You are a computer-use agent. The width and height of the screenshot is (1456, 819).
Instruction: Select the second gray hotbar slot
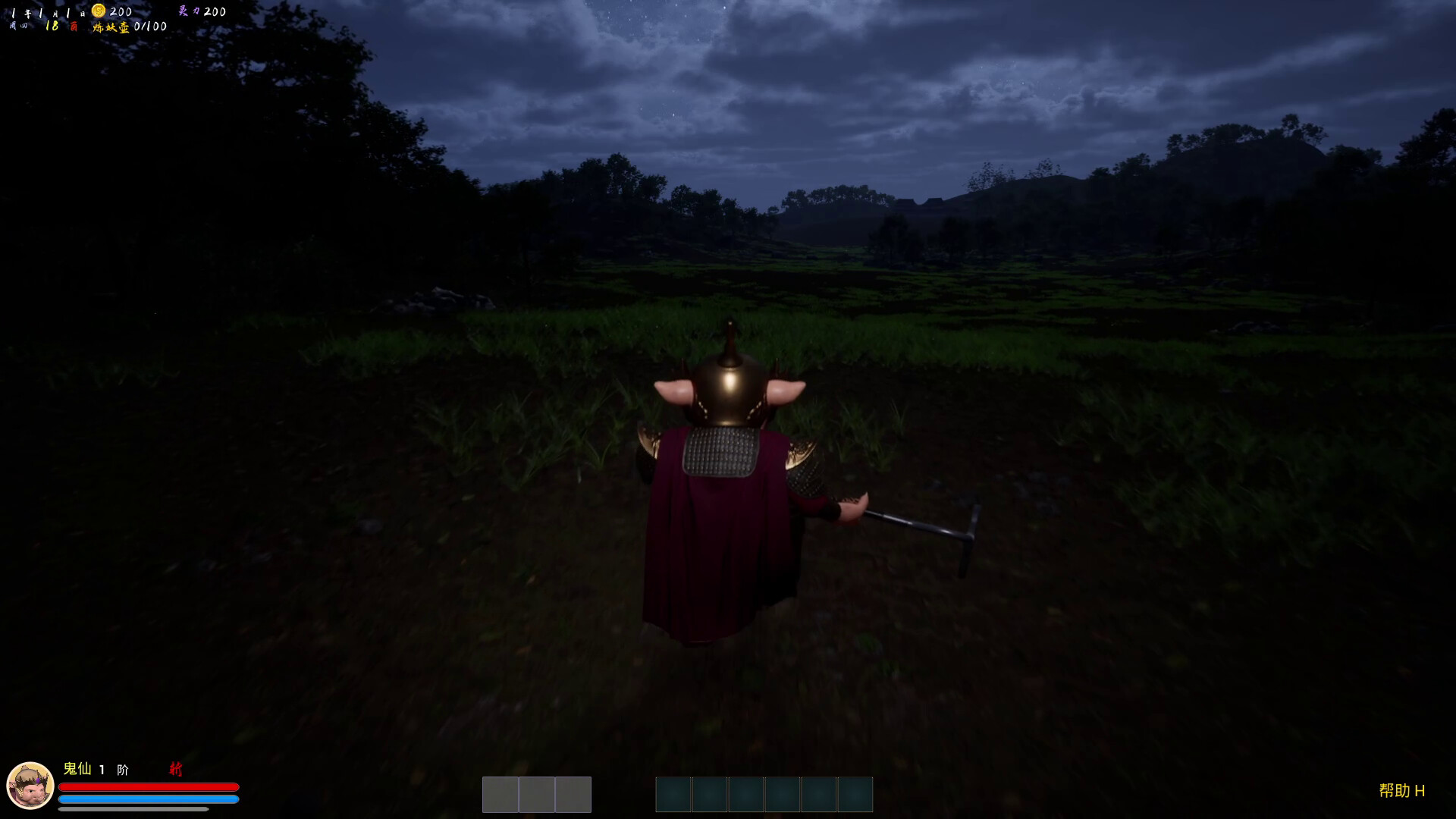tap(537, 794)
